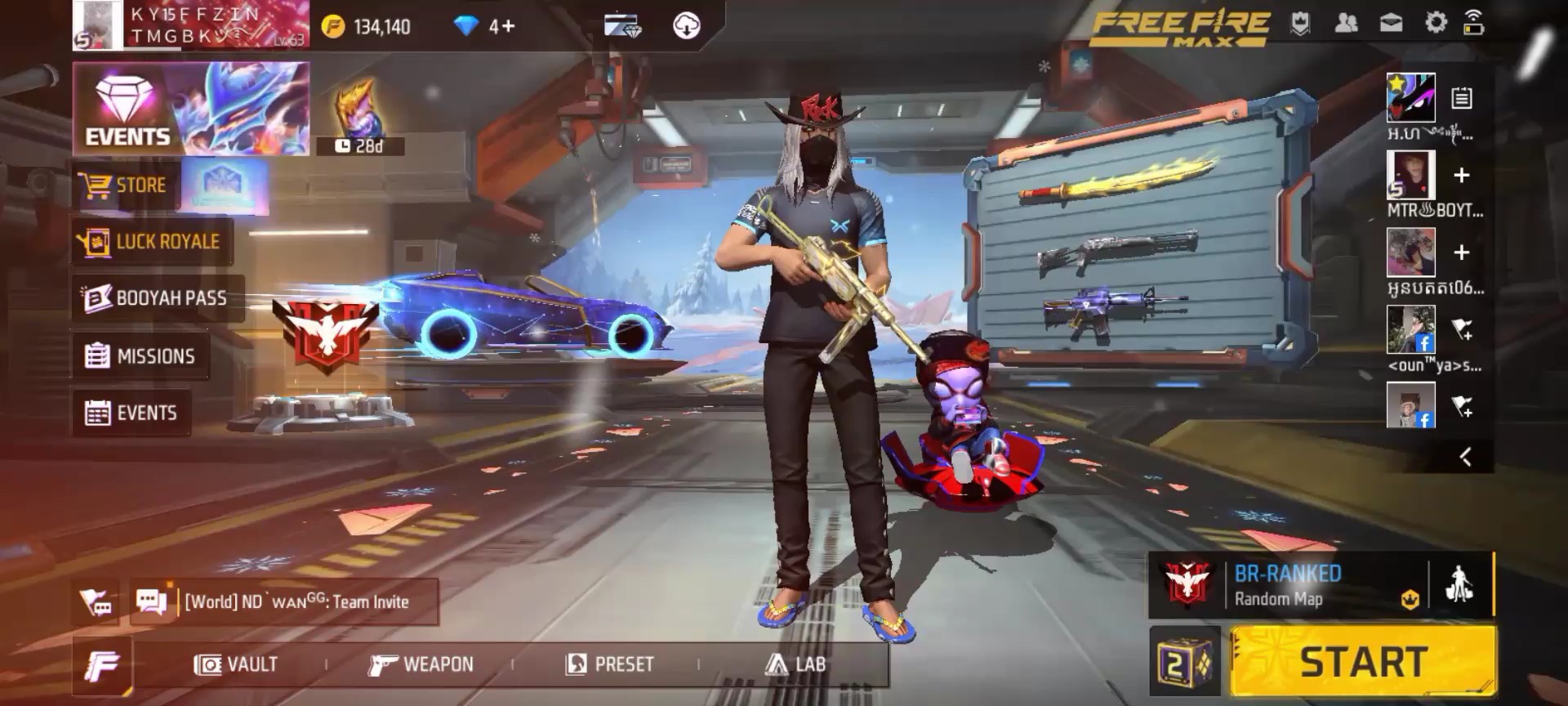Open the Preset tab
Image resolution: width=1568 pixels, height=706 pixels.
(x=610, y=664)
